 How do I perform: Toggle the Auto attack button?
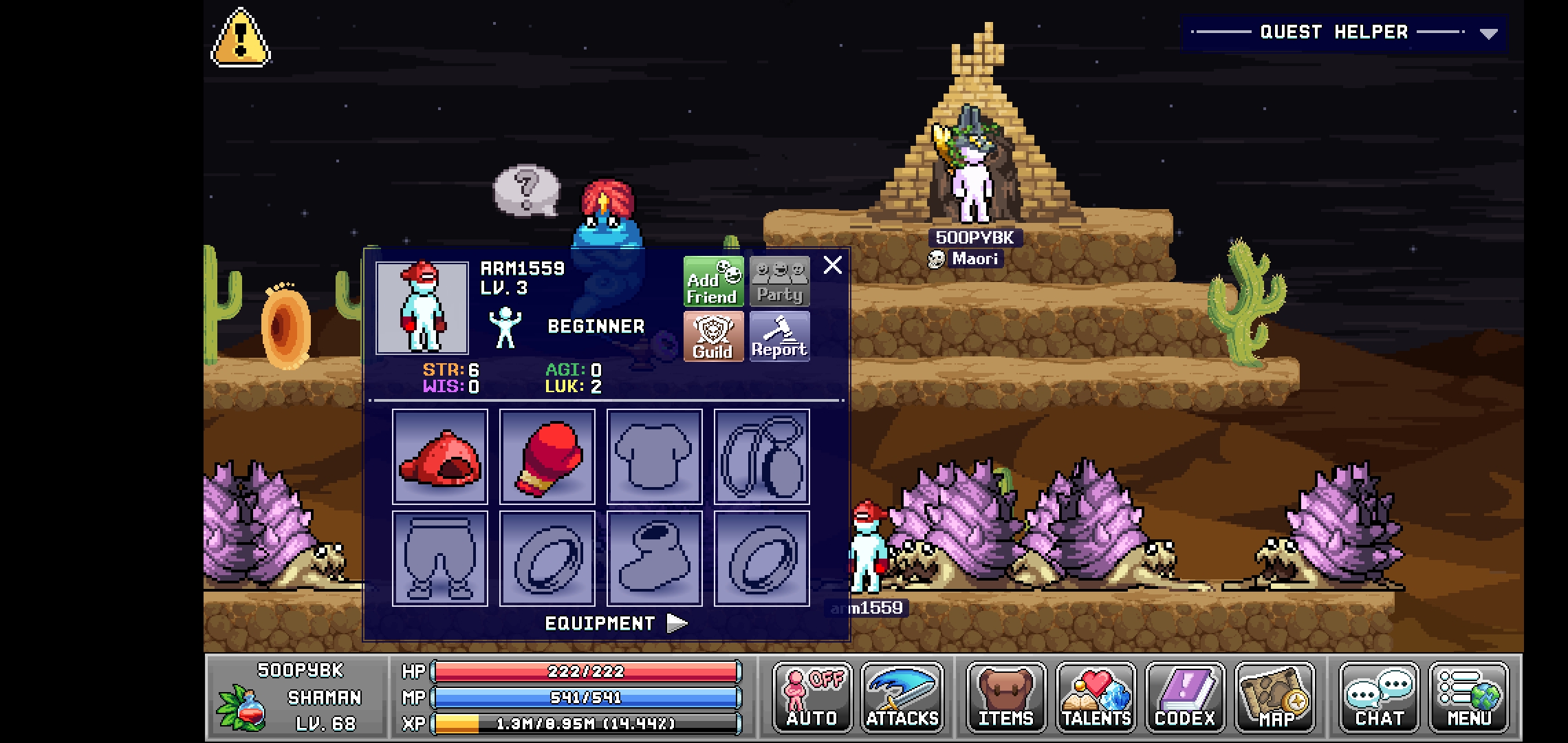812,697
